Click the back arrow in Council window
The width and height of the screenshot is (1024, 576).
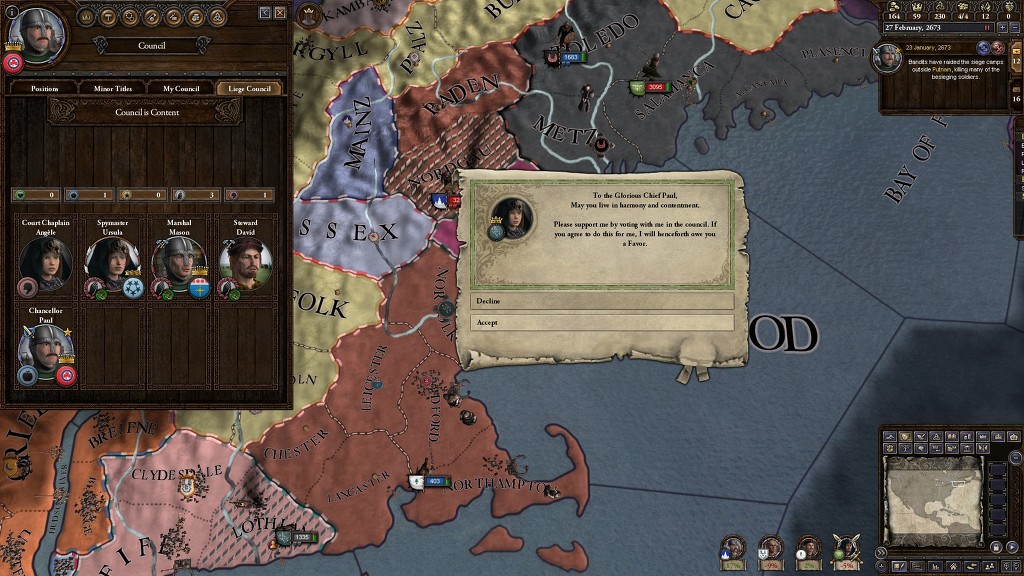[x=265, y=12]
